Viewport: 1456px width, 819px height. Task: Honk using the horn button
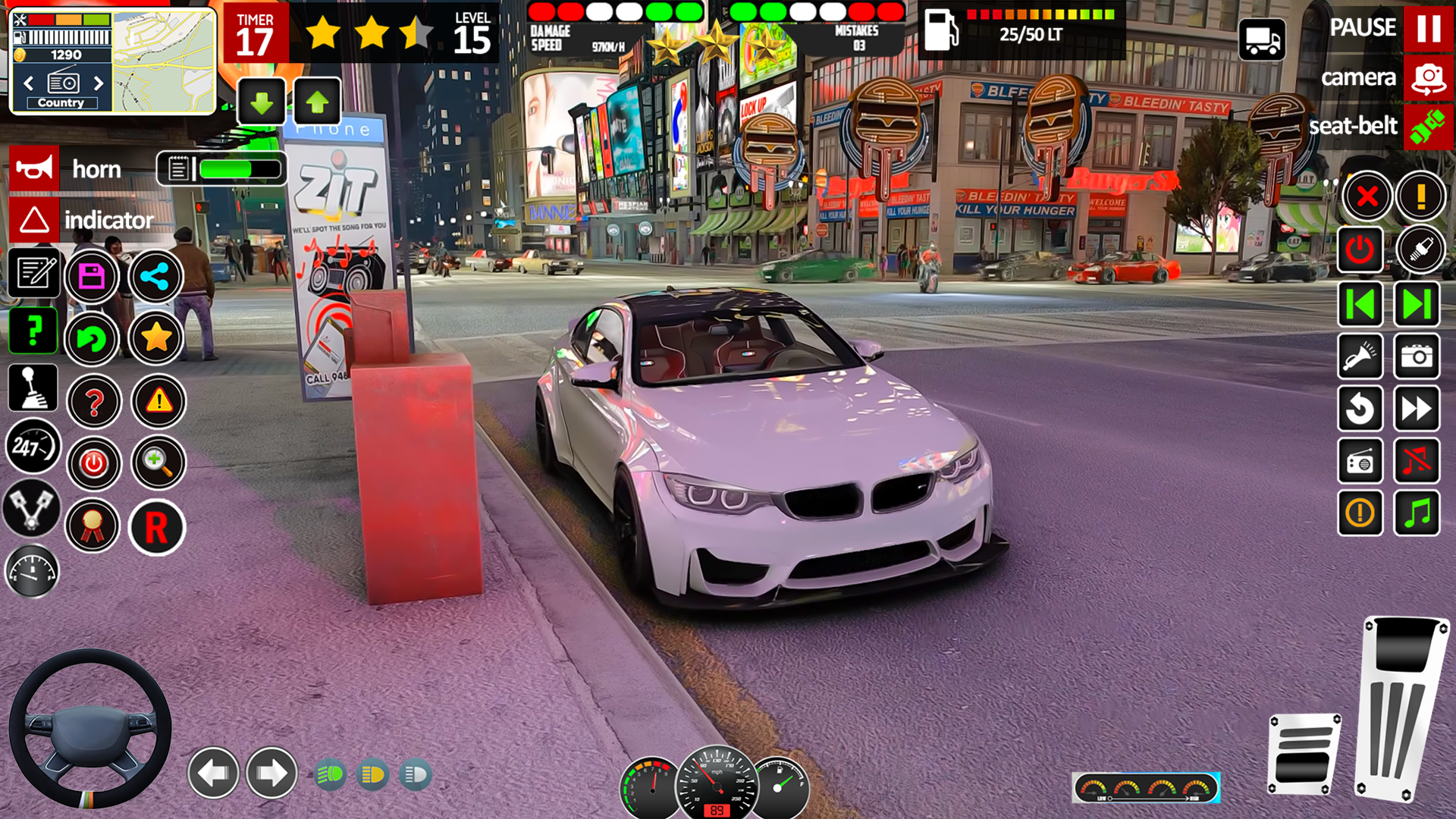pos(33,168)
